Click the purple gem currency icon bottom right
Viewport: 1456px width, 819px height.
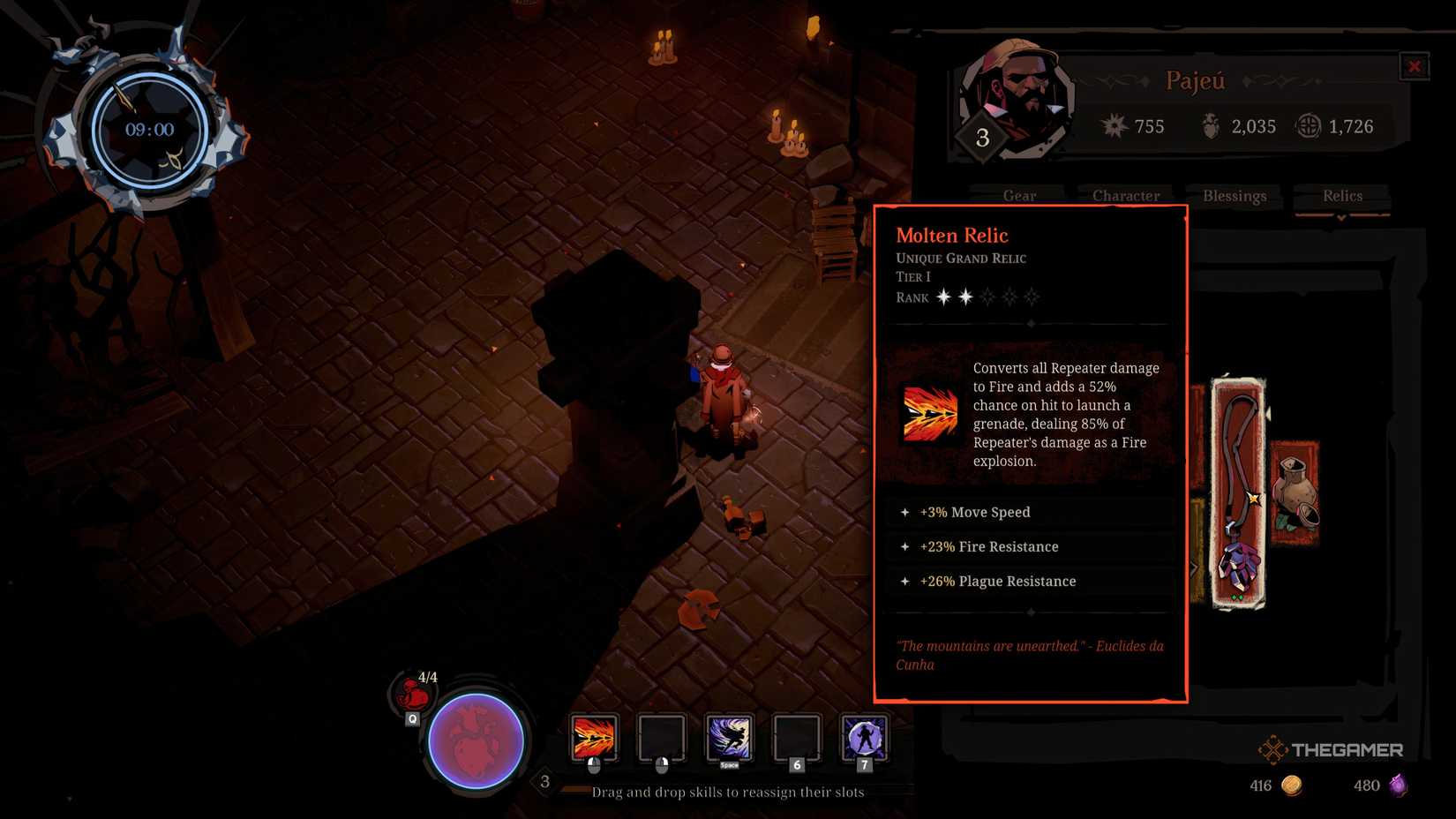(x=1399, y=785)
